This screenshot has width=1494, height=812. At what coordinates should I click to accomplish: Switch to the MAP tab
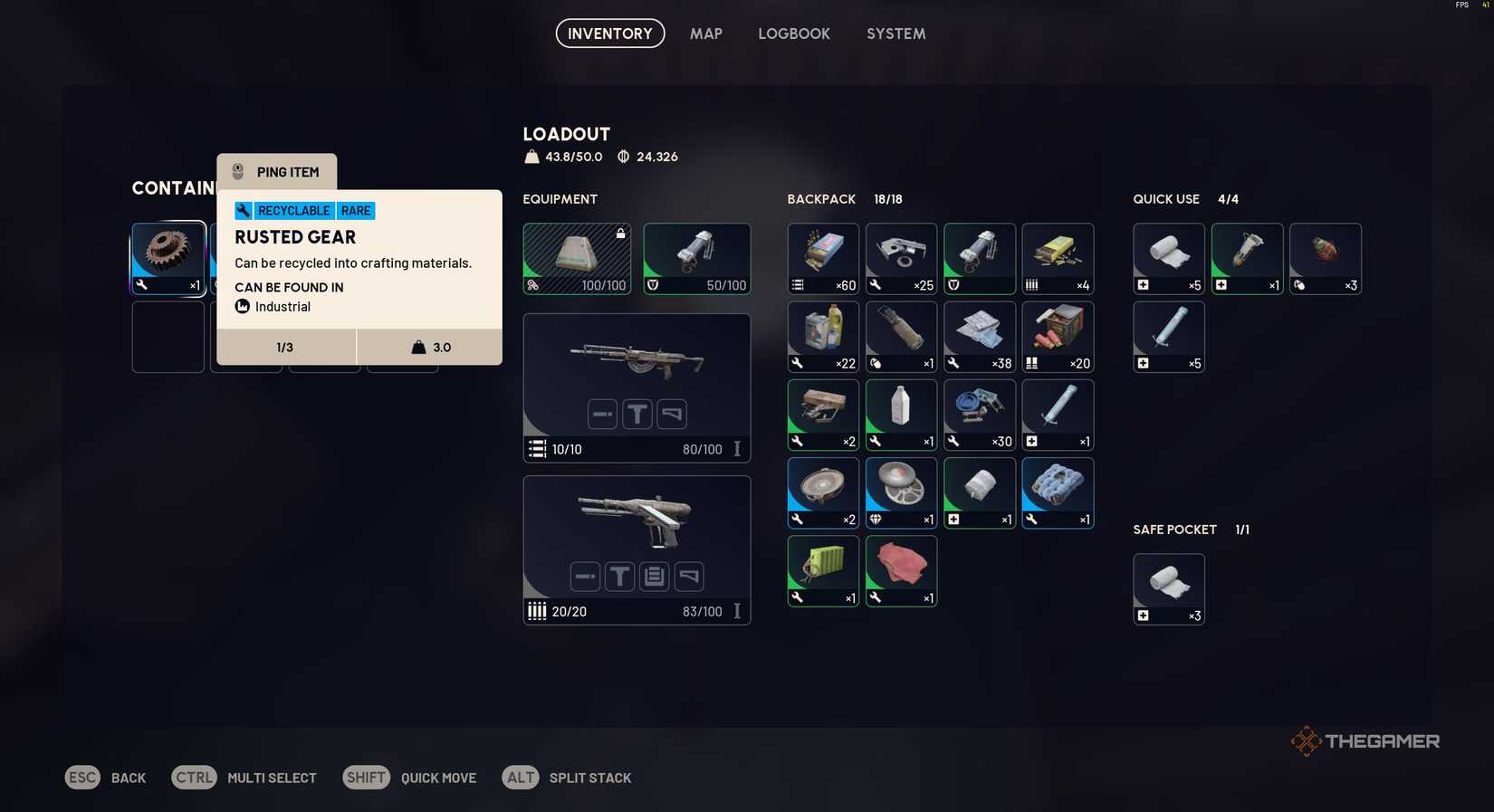(x=705, y=33)
